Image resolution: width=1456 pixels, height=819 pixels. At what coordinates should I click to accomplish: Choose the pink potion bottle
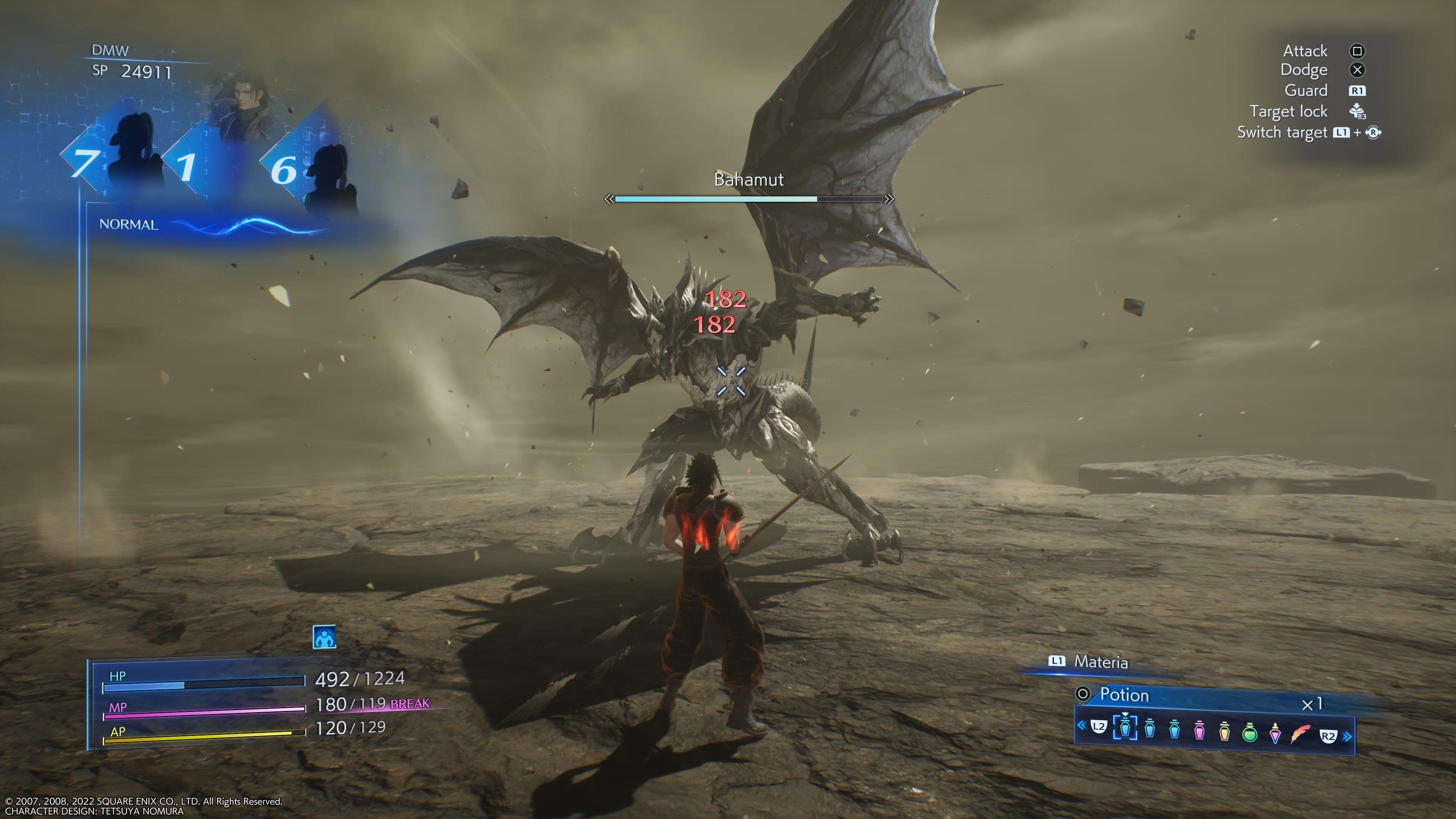pos(1199,731)
